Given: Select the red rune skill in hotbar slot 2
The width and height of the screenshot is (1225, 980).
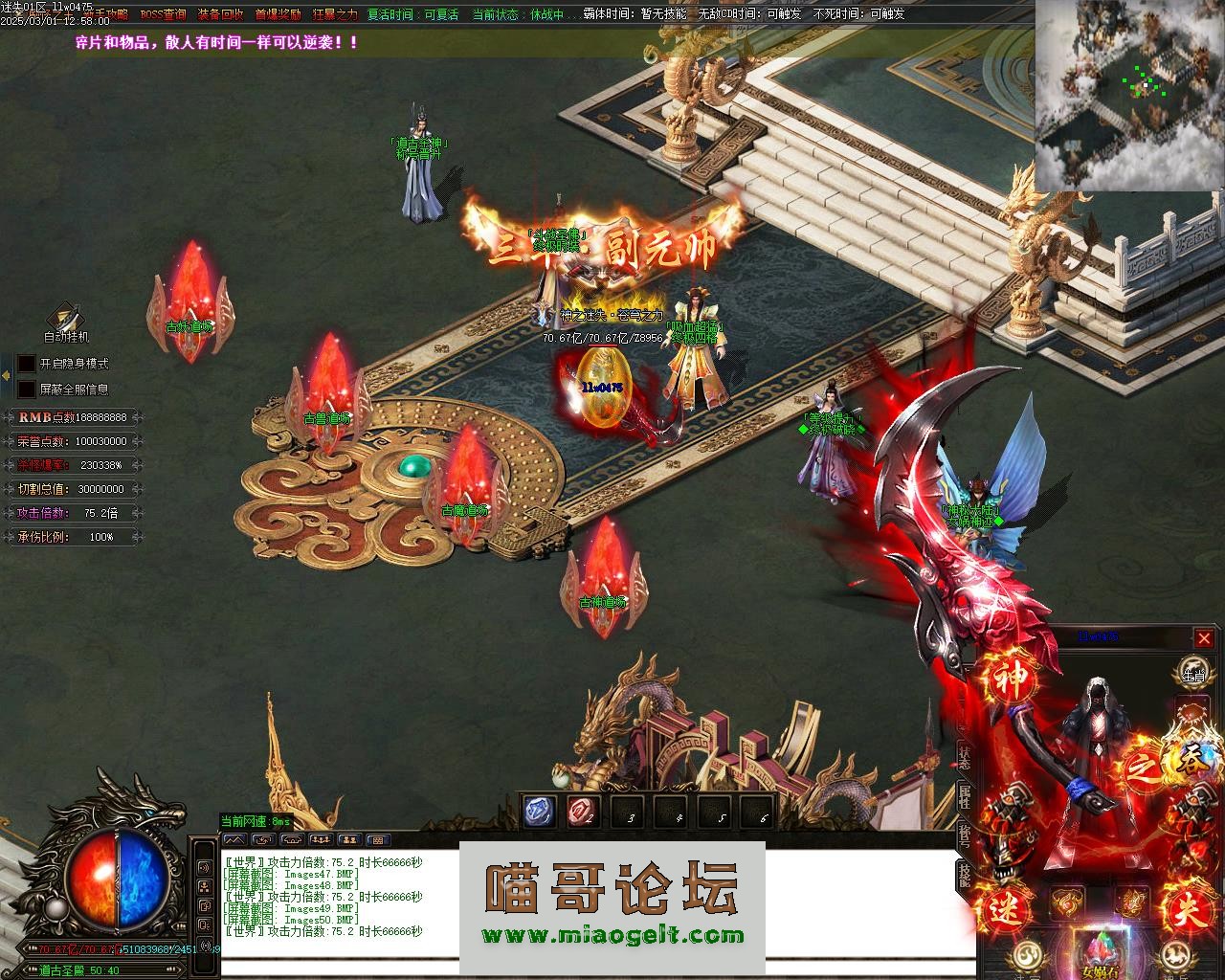Looking at the screenshot, I should coord(583,812).
